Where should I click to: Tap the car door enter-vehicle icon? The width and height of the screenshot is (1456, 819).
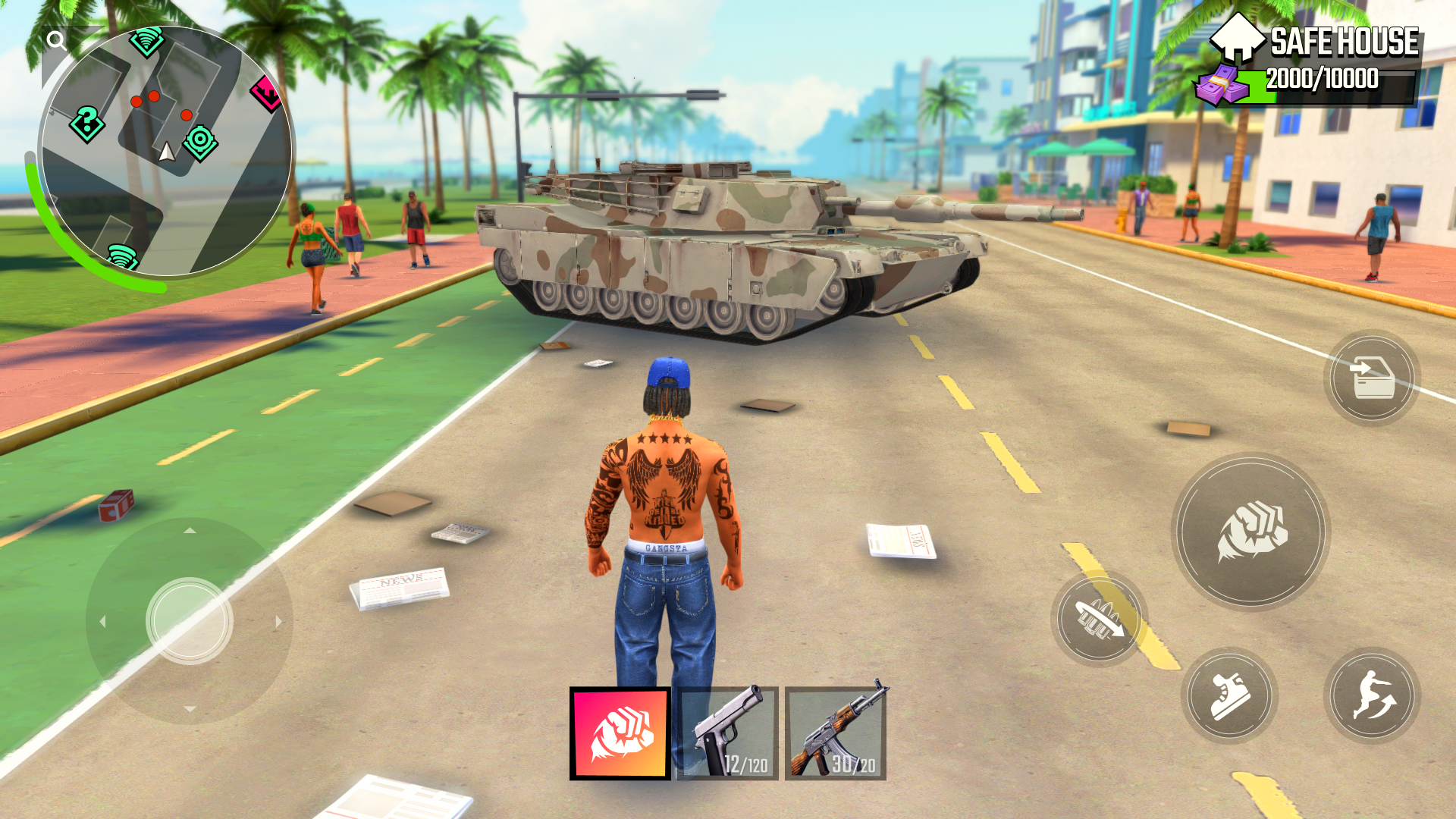tap(1371, 377)
